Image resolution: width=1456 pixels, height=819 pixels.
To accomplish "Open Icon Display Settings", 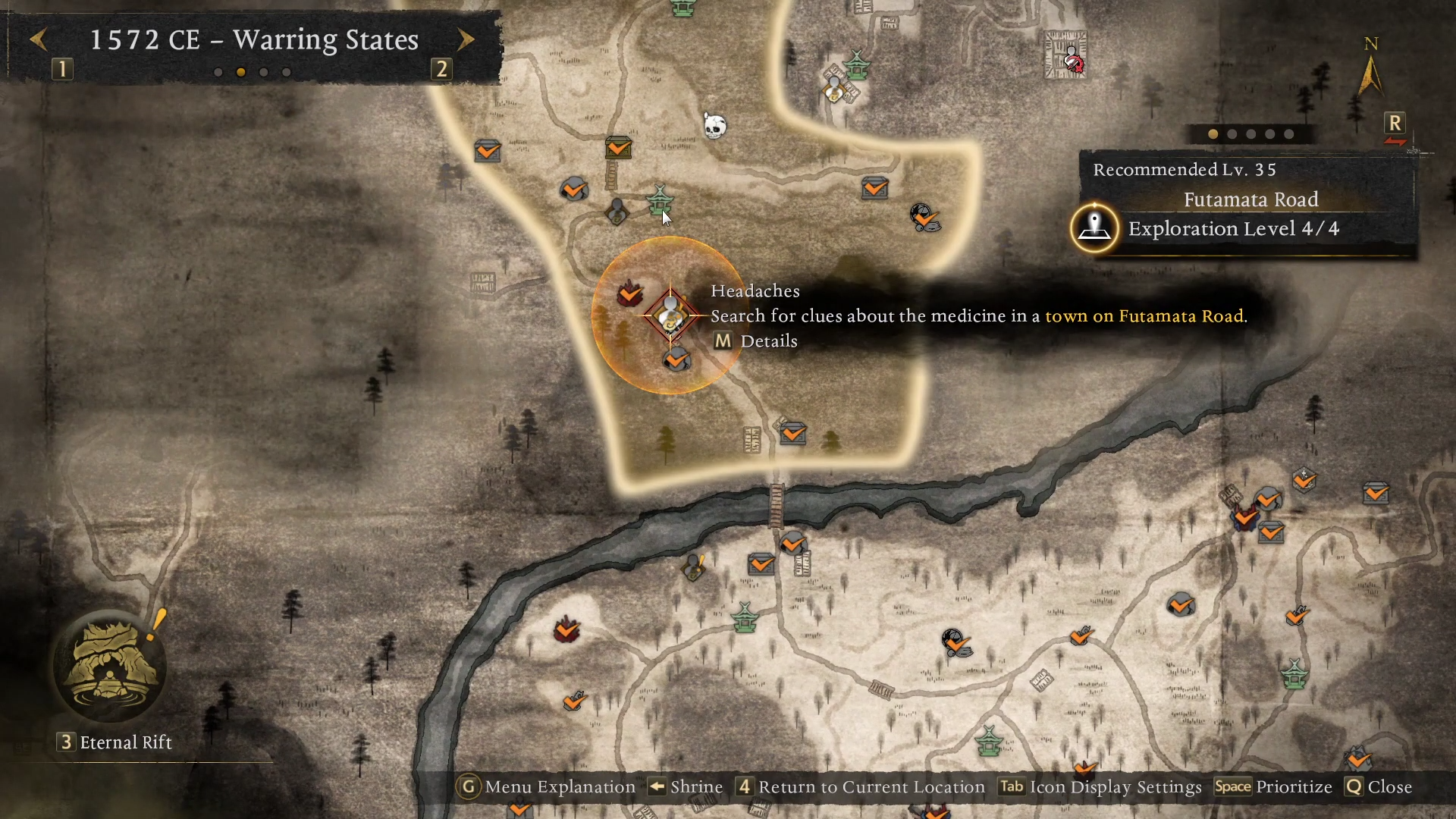I will tap(1100, 787).
